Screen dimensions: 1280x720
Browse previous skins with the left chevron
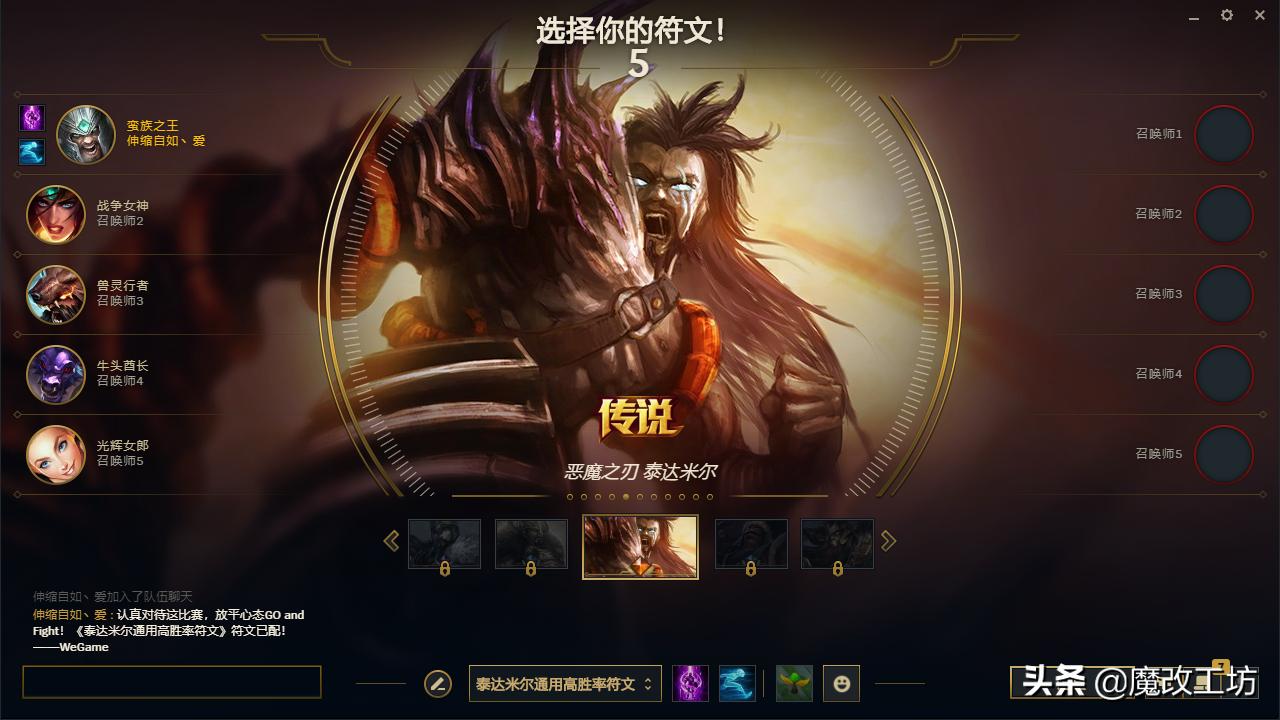tap(390, 540)
